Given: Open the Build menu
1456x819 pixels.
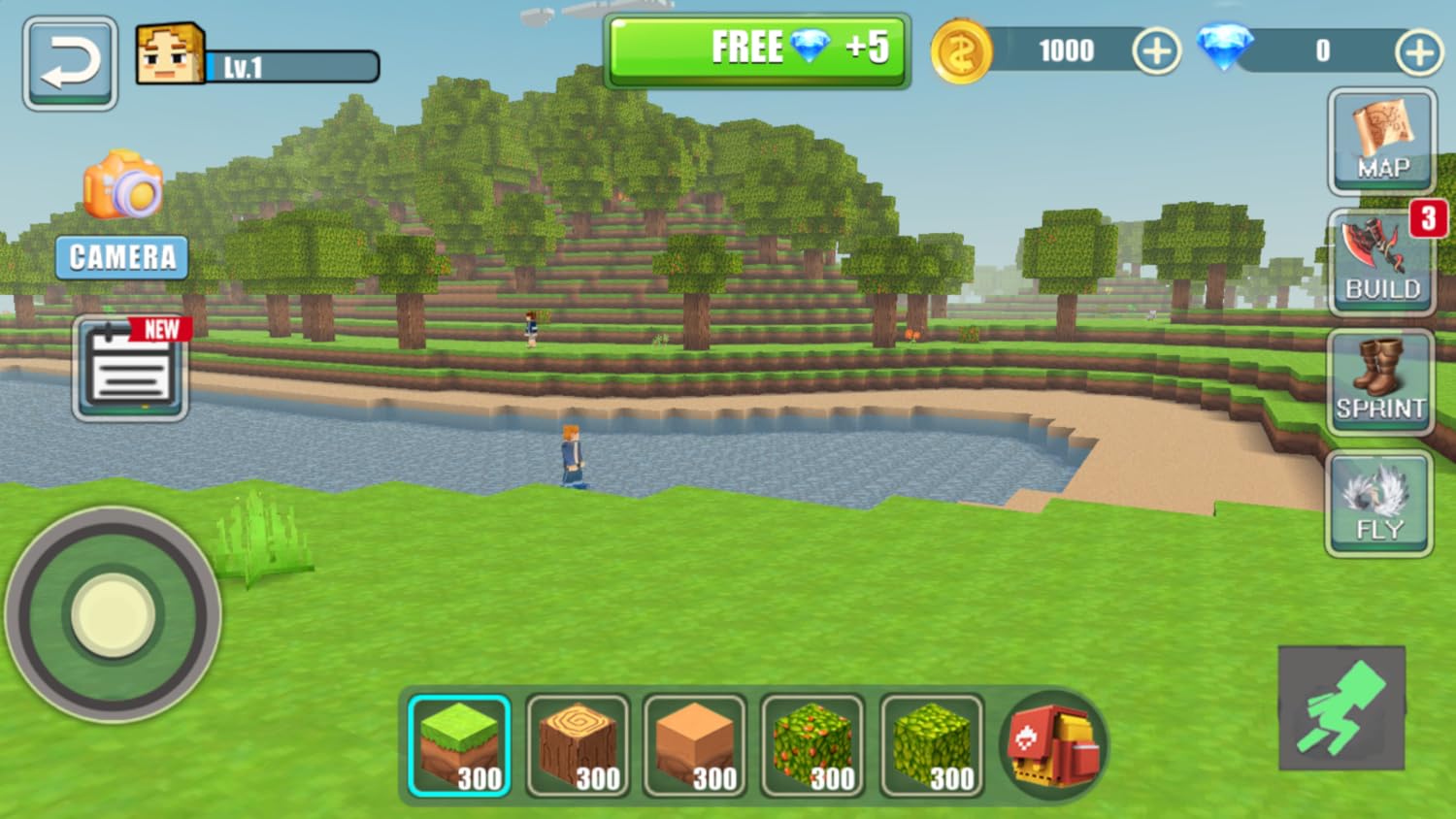Looking at the screenshot, I should point(1381,261).
